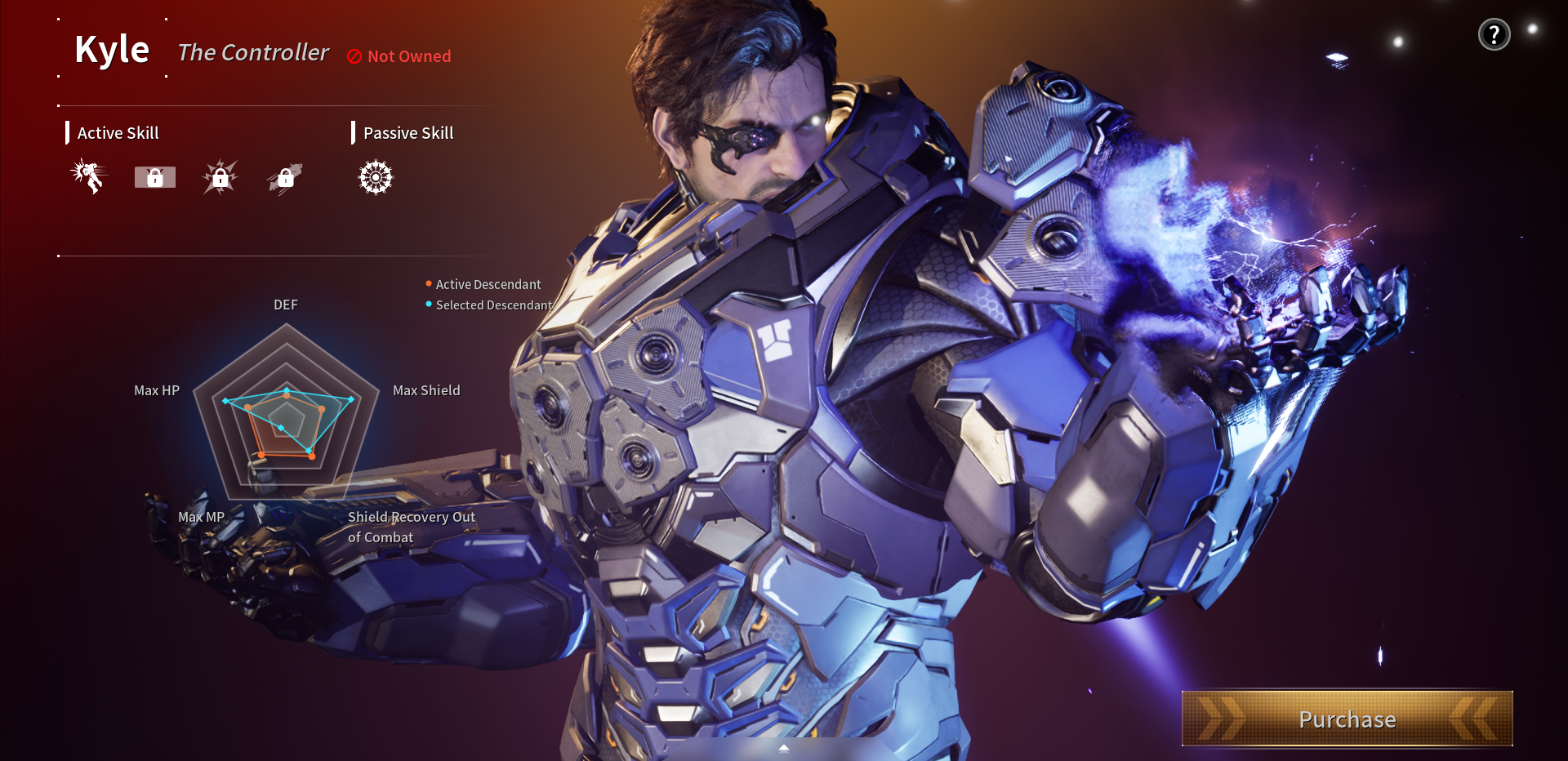Toggle the Selected Descendant legend entry

click(x=489, y=305)
